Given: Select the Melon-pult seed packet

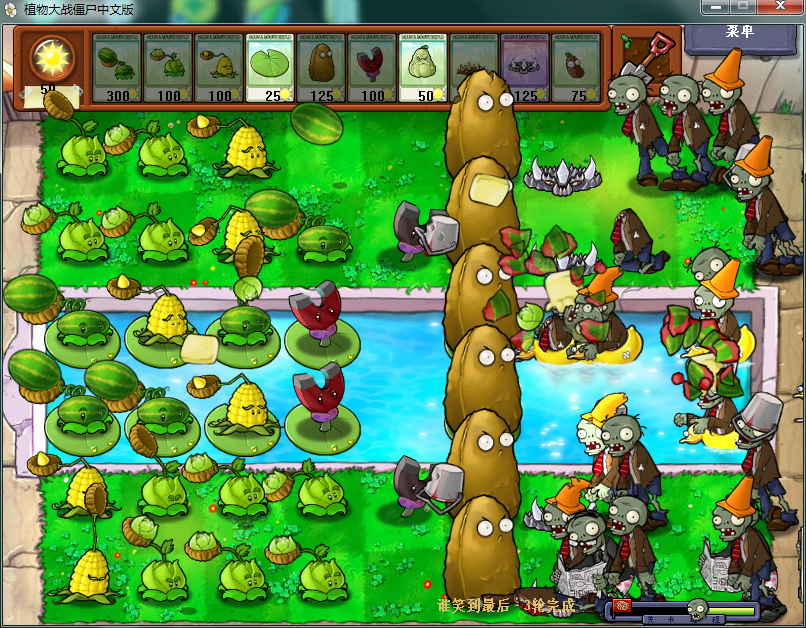Looking at the screenshot, I should click(x=117, y=68).
